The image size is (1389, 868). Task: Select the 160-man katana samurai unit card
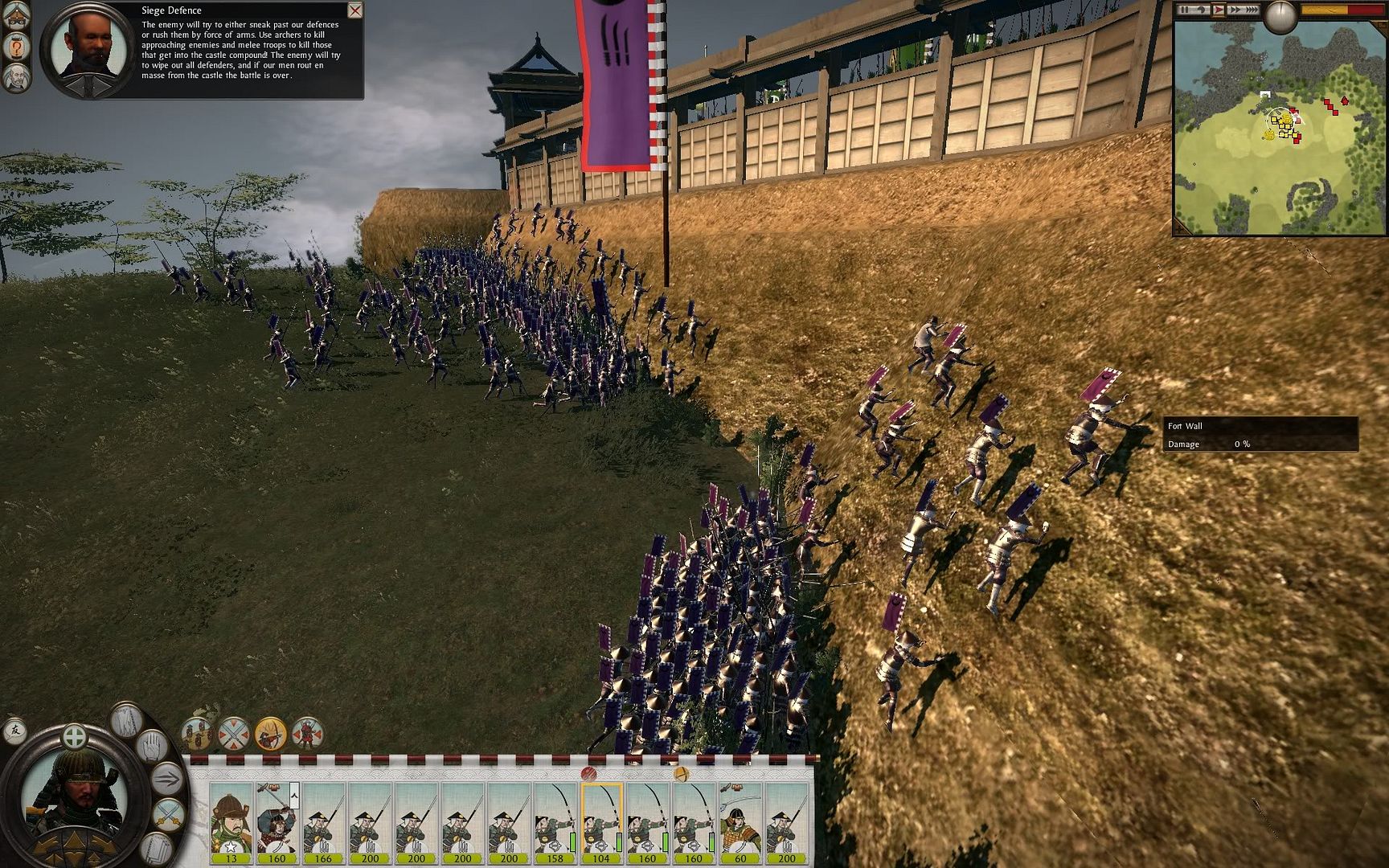pos(277,821)
